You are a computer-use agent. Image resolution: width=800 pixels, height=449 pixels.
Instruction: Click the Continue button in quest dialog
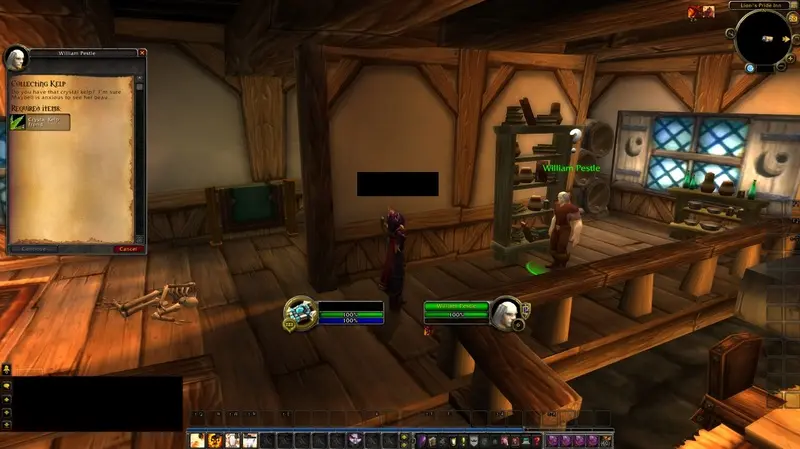pos(28,248)
